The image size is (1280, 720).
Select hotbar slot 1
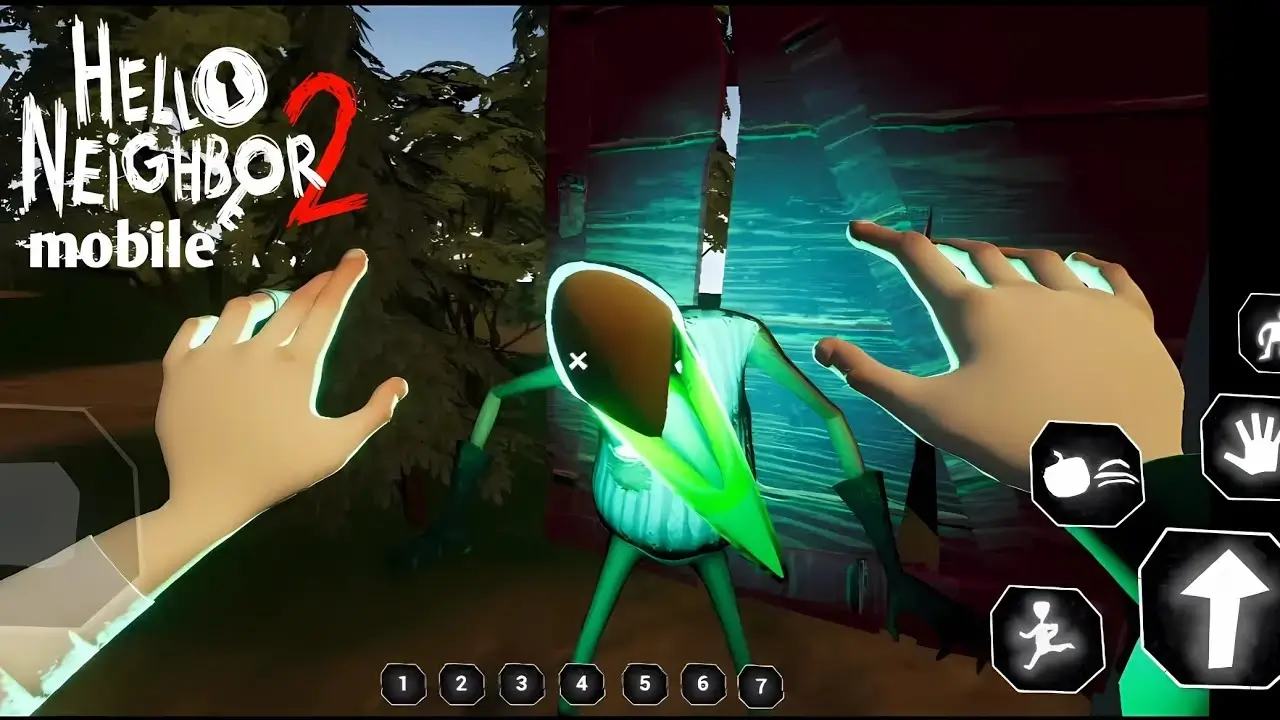(401, 686)
